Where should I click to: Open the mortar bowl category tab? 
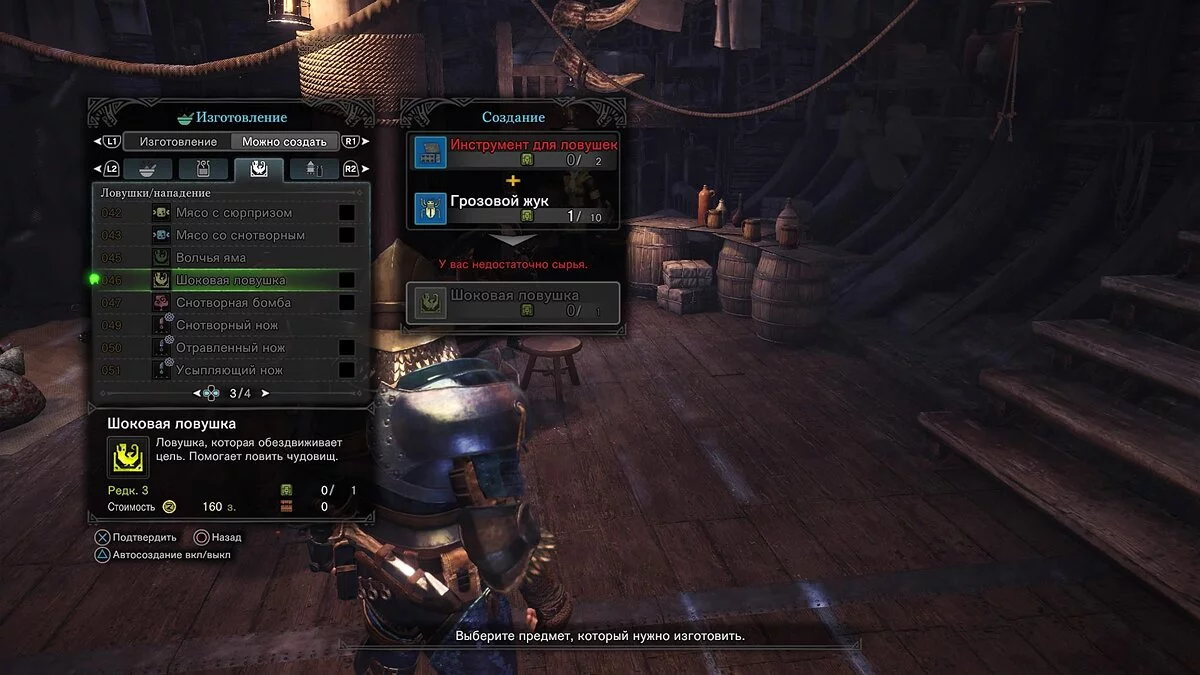(x=148, y=169)
